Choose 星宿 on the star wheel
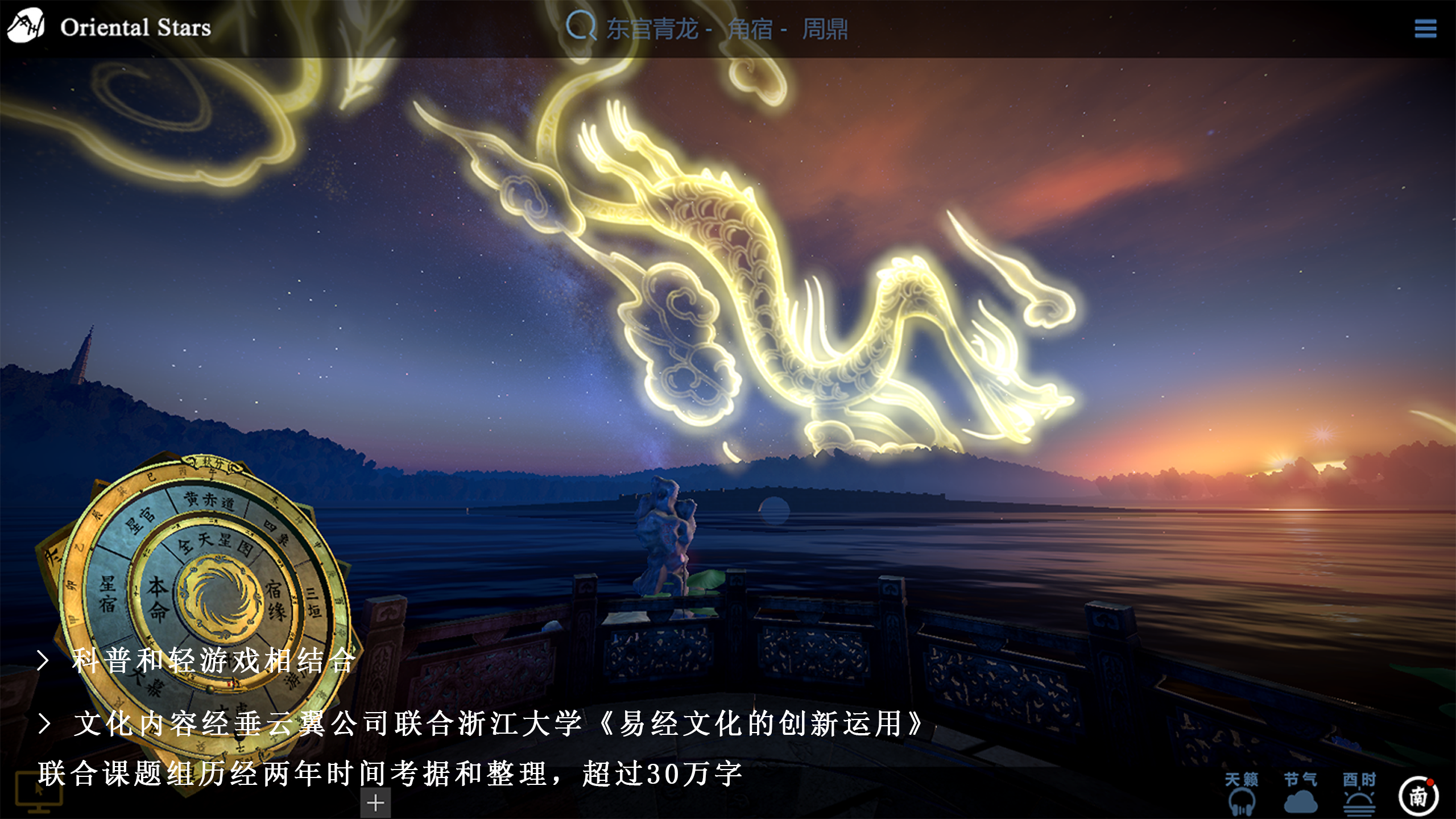The width and height of the screenshot is (1456, 819). [x=107, y=593]
